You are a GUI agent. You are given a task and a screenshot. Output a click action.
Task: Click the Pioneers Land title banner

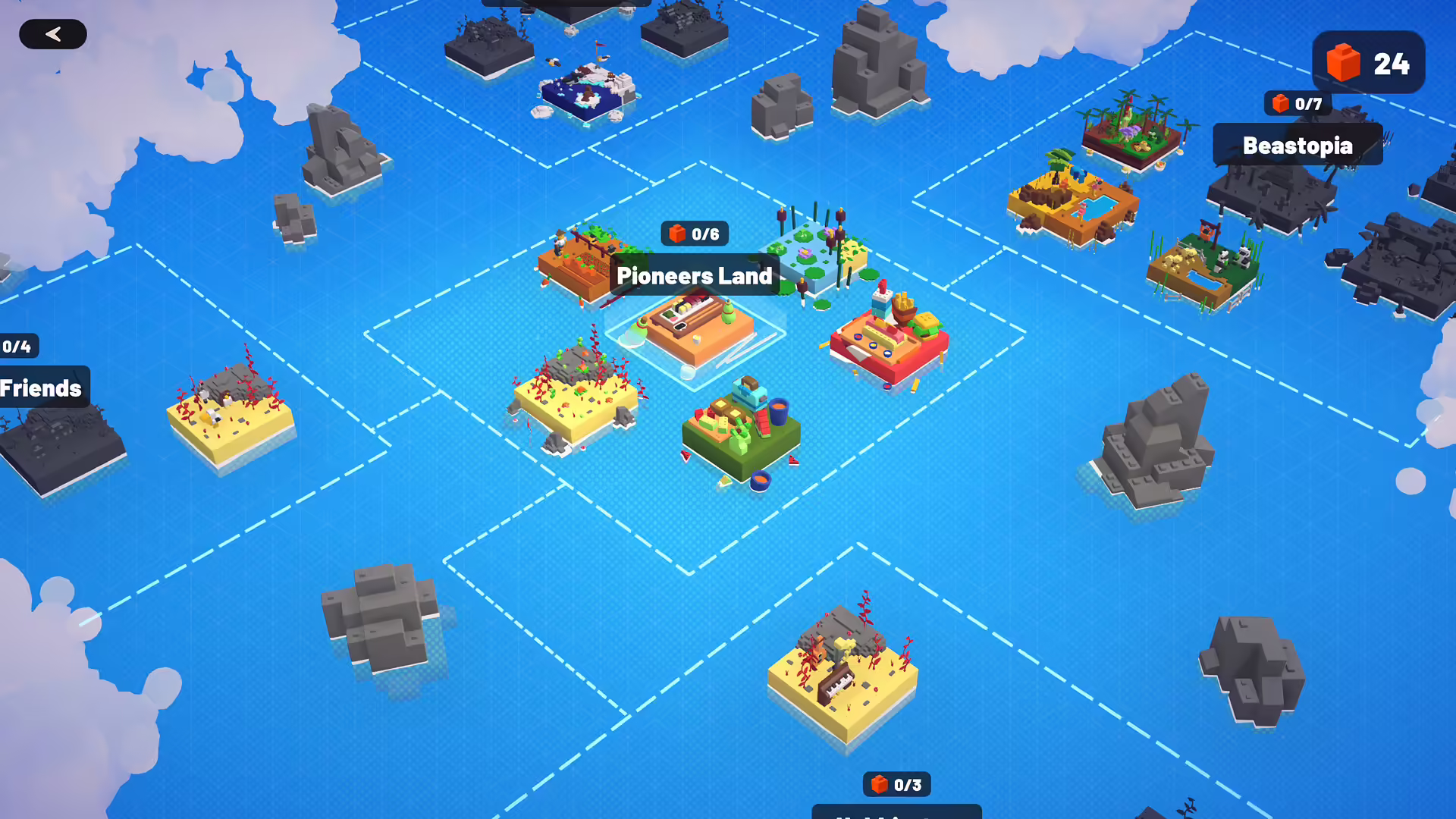[x=692, y=275]
